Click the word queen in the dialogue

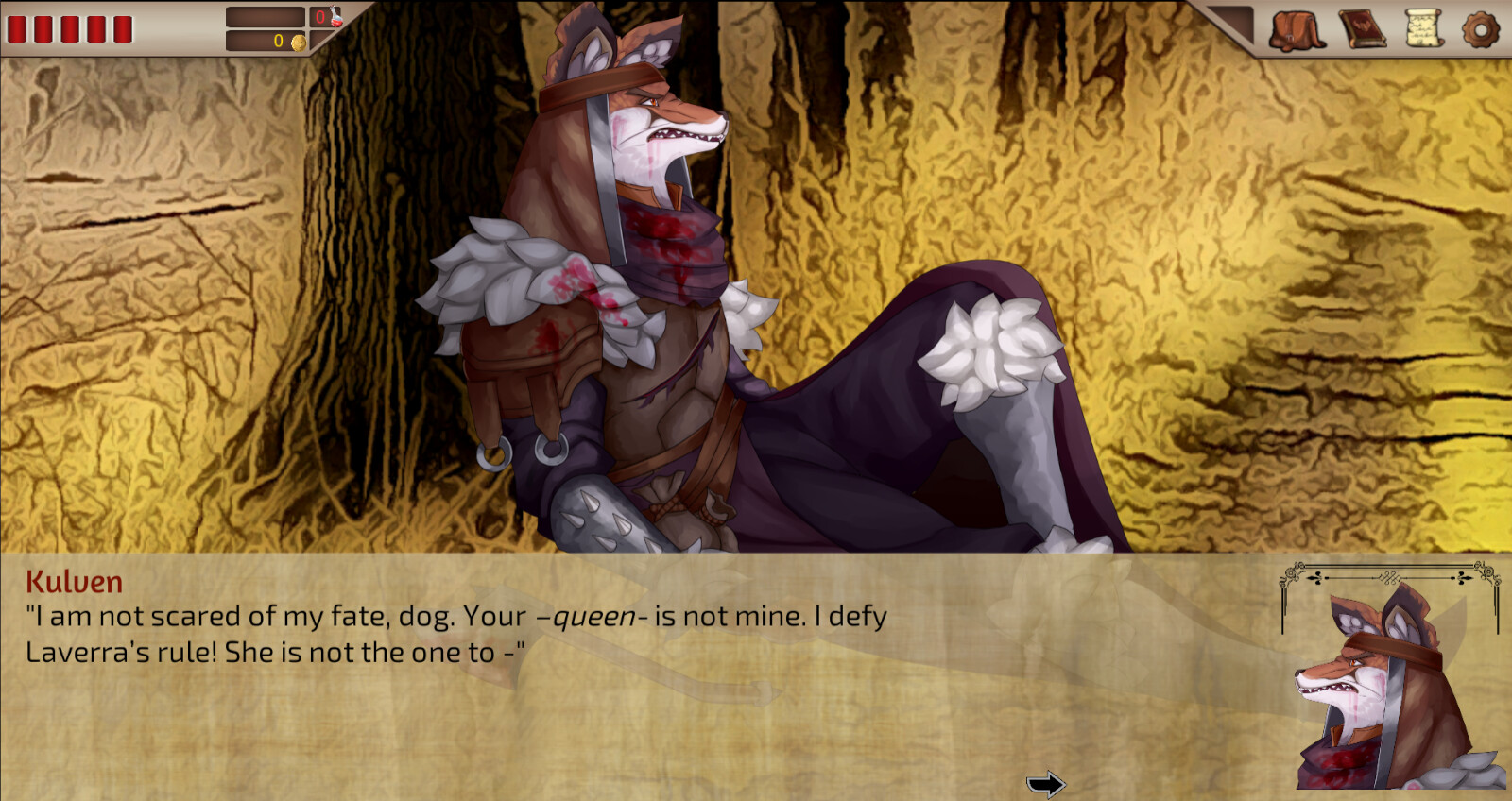(591, 615)
